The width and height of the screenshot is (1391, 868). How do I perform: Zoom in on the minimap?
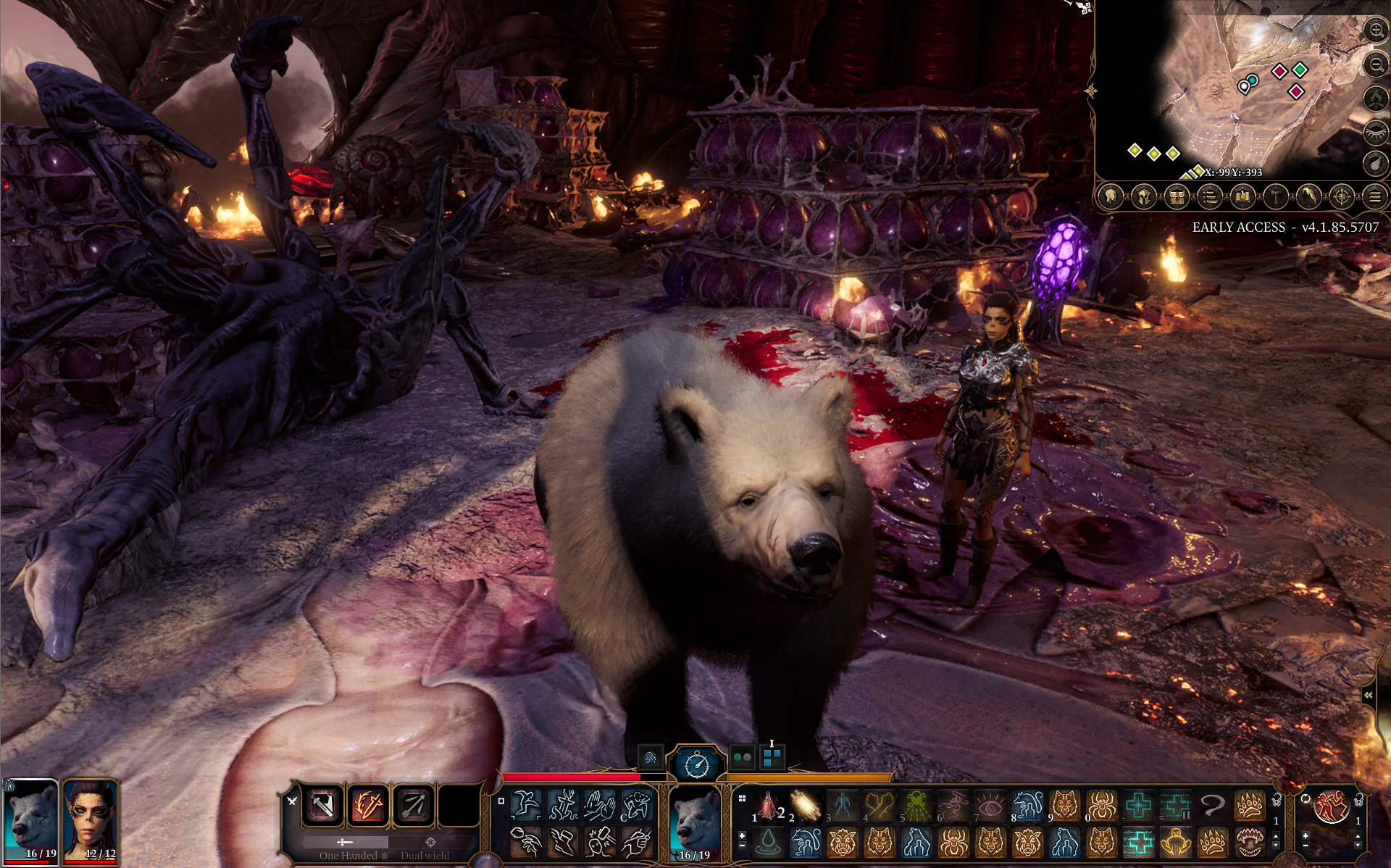(1375, 30)
